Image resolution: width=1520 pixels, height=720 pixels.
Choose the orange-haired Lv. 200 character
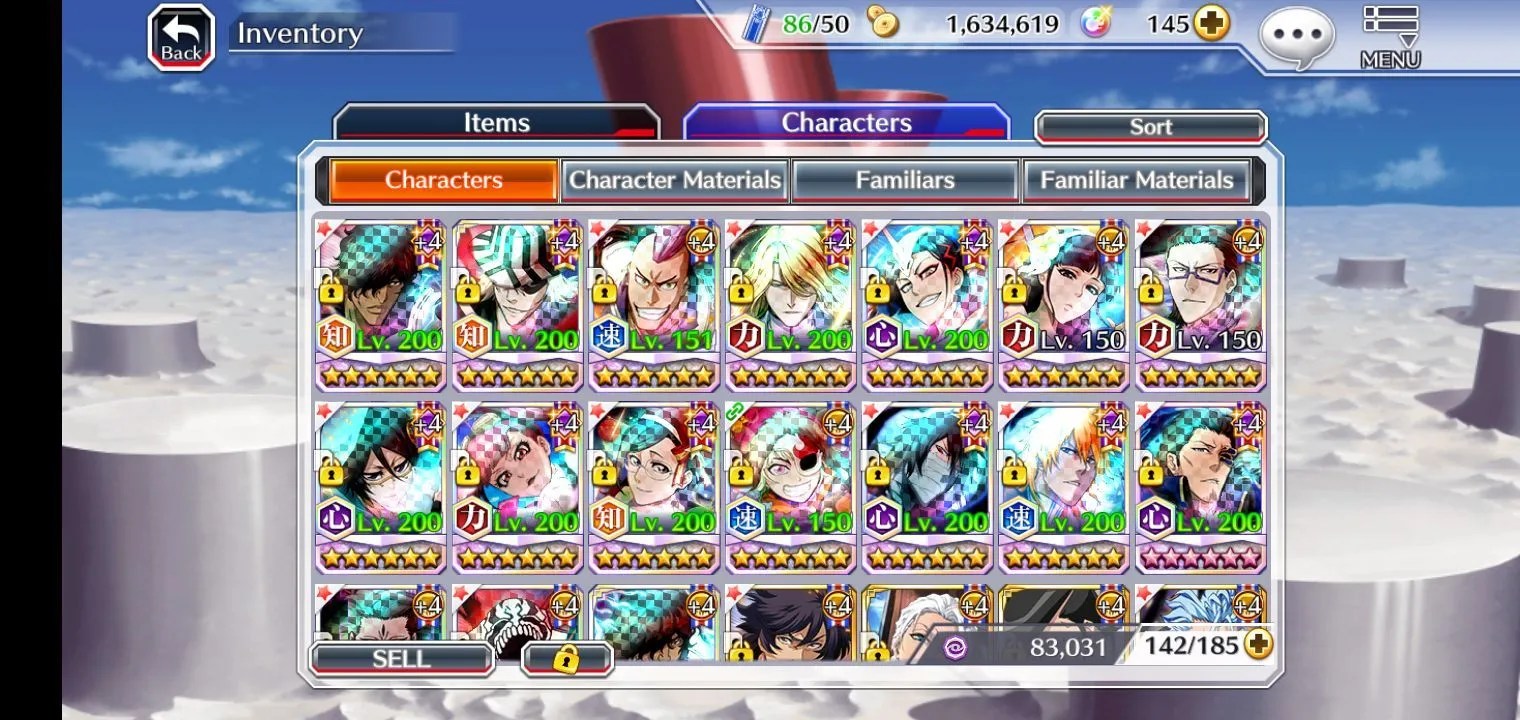tap(1064, 483)
